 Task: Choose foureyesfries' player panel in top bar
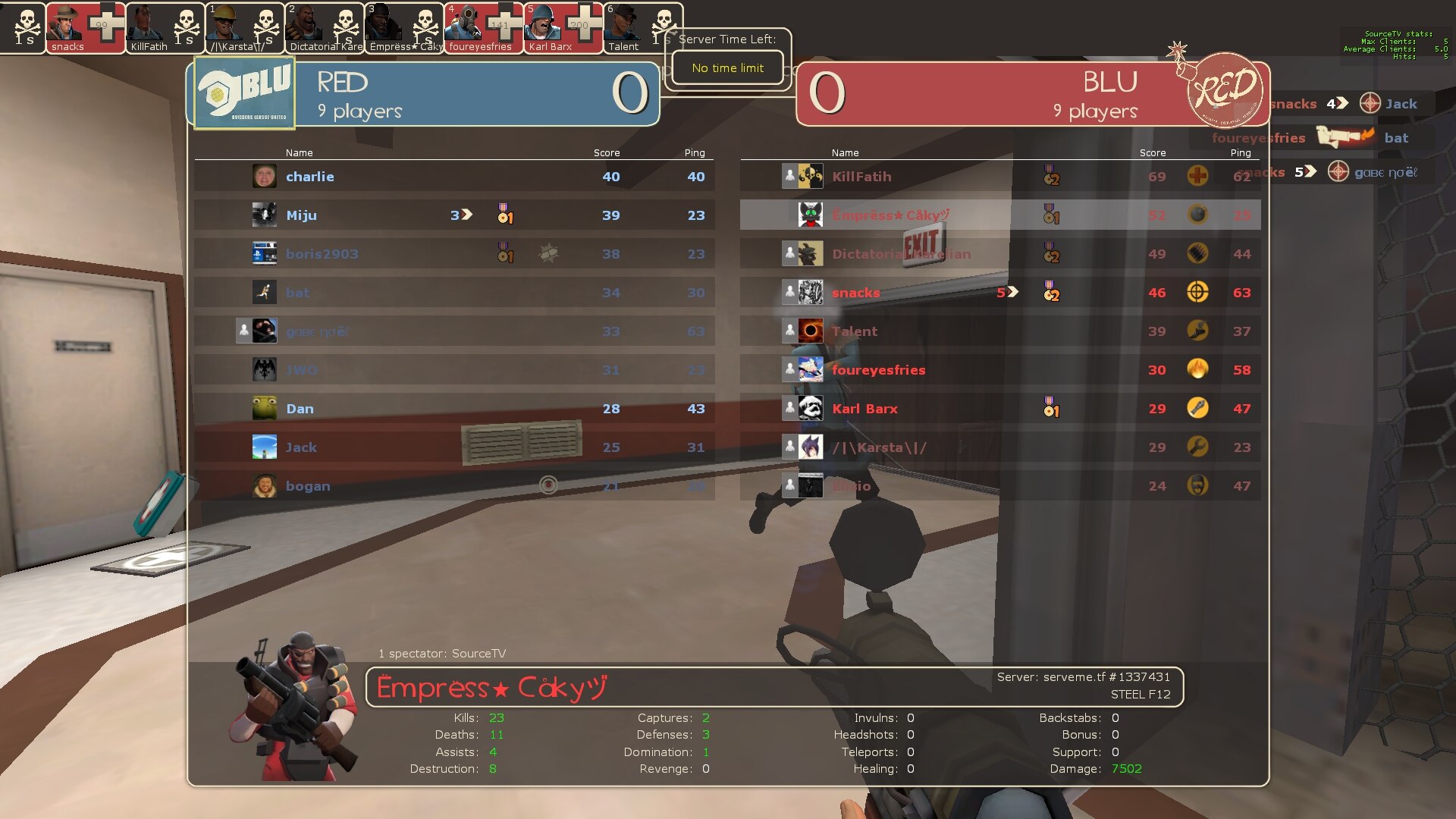(x=483, y=28)
